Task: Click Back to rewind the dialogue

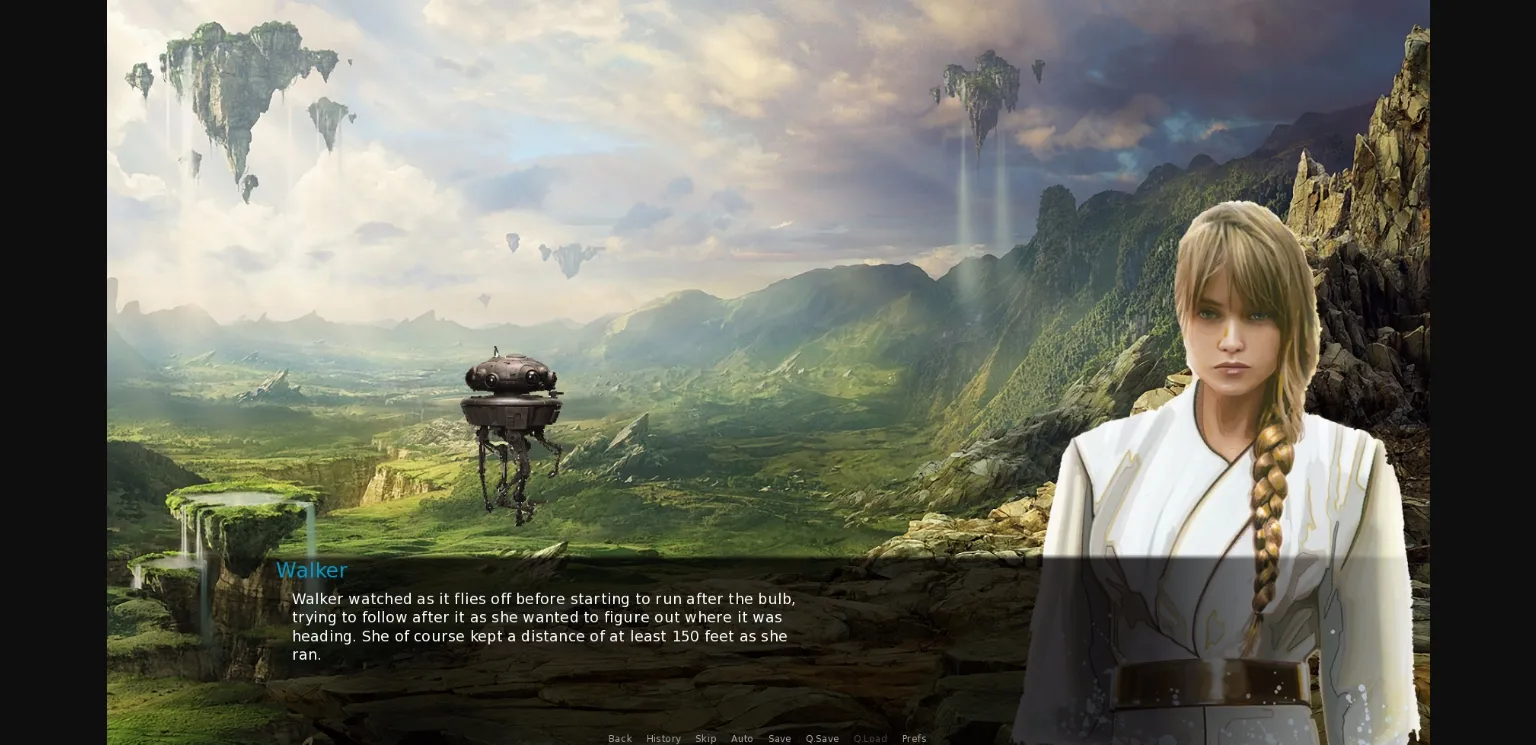Action: tap(620, 738)
